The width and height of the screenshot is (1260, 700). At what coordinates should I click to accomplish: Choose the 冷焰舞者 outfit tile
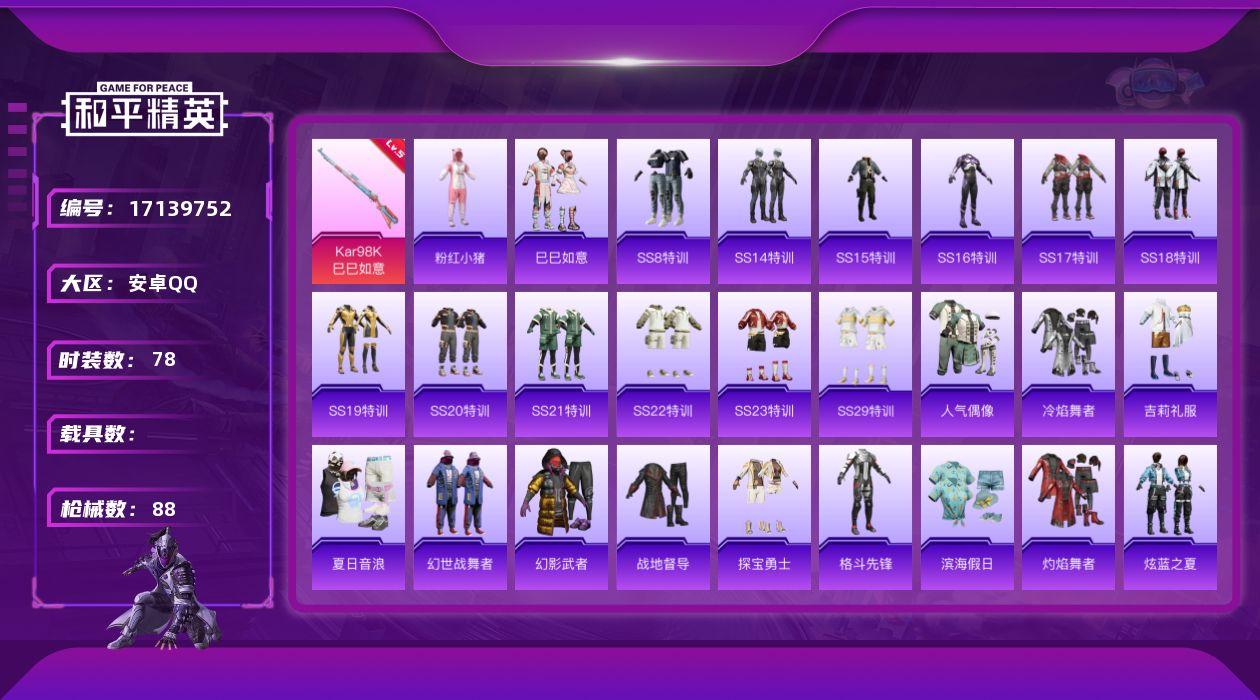pyautogui.click(x=1068, y=364)
